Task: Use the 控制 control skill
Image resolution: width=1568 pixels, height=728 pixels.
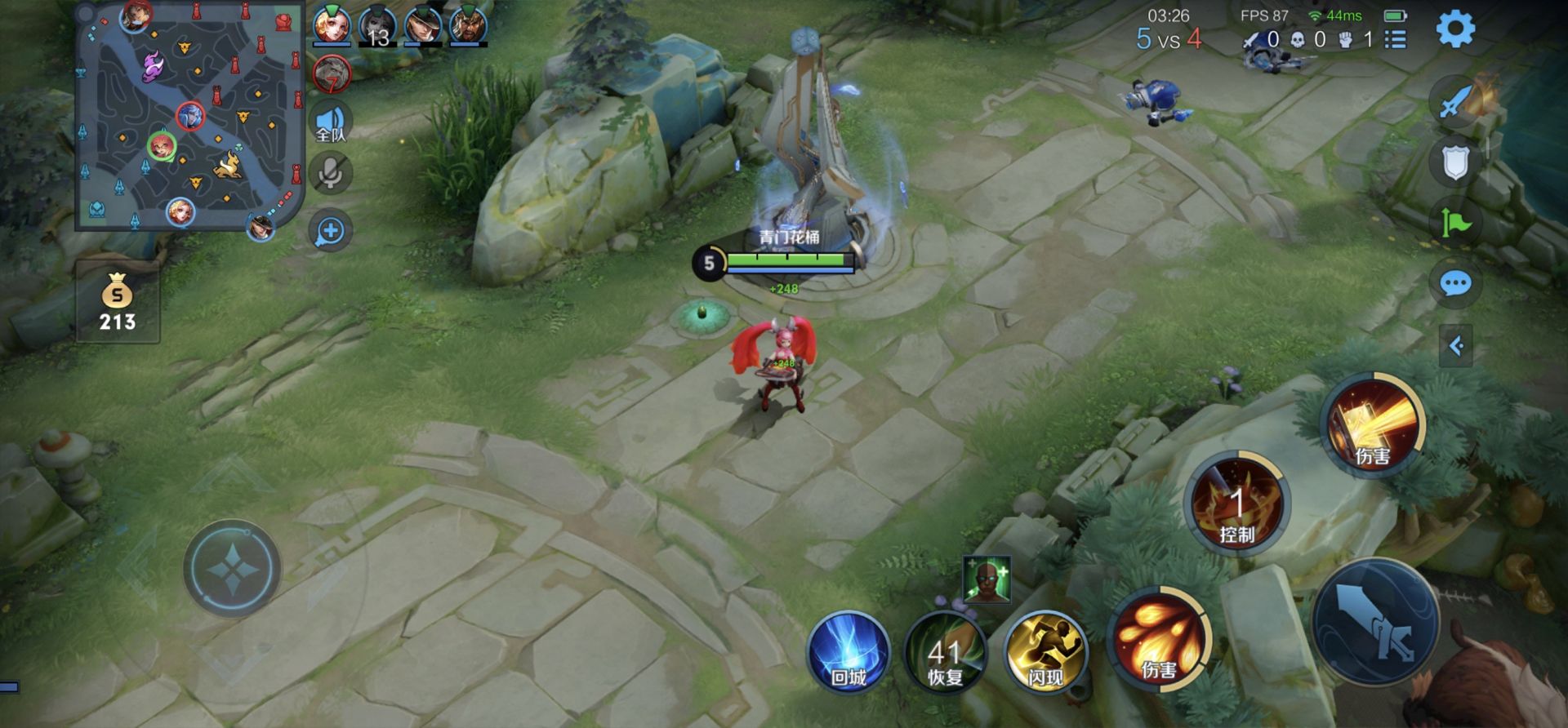Action: click(1236, 503)
